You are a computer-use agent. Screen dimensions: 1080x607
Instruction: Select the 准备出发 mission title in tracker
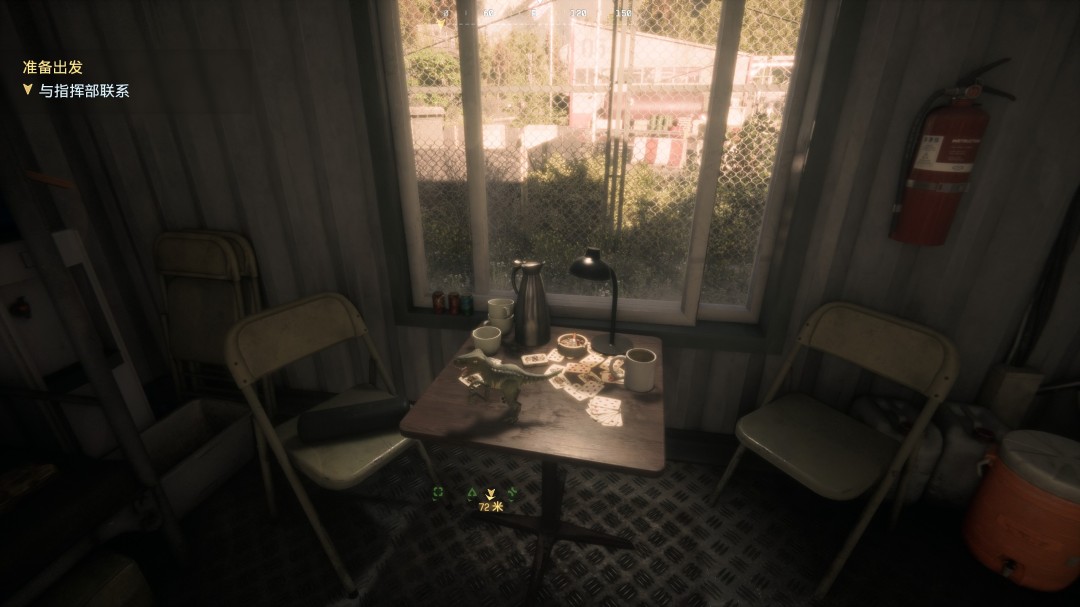click(53, 68)
